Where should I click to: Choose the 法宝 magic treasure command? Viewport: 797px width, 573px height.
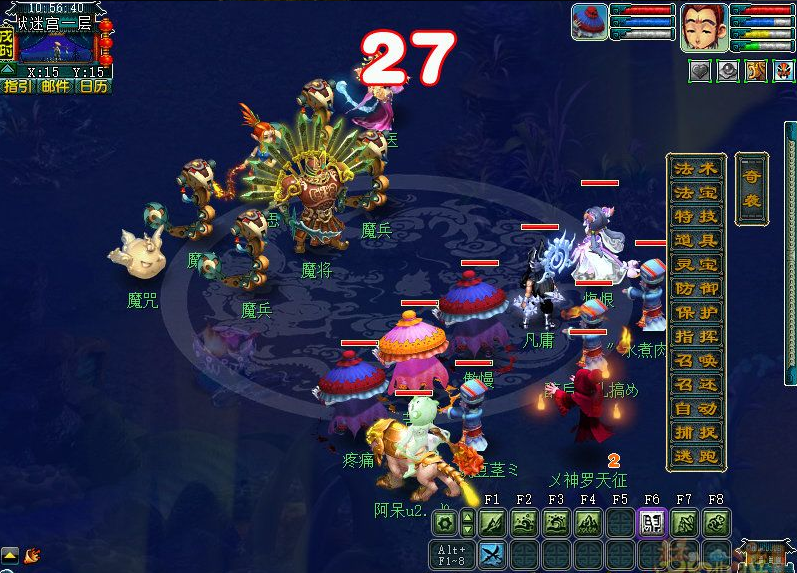[x=697, y=192]
